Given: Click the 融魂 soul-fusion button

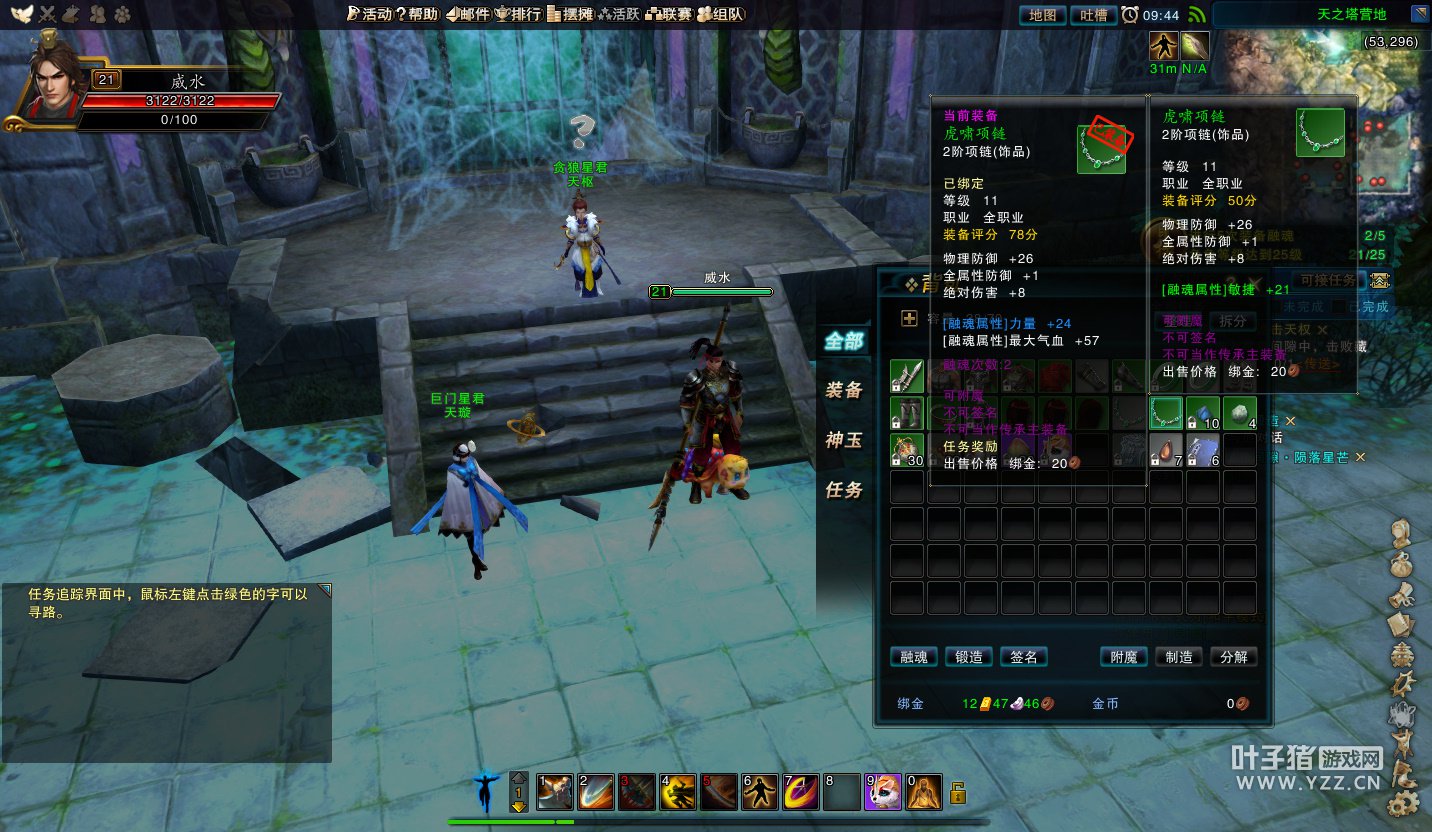Looking at the screenshot, I should tap(914, 657).
